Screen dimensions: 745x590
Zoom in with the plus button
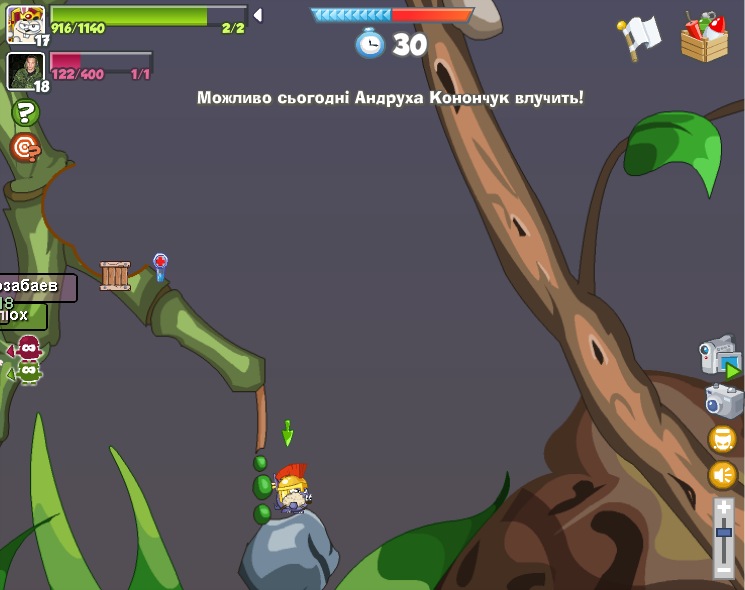(x=724, y=508)
